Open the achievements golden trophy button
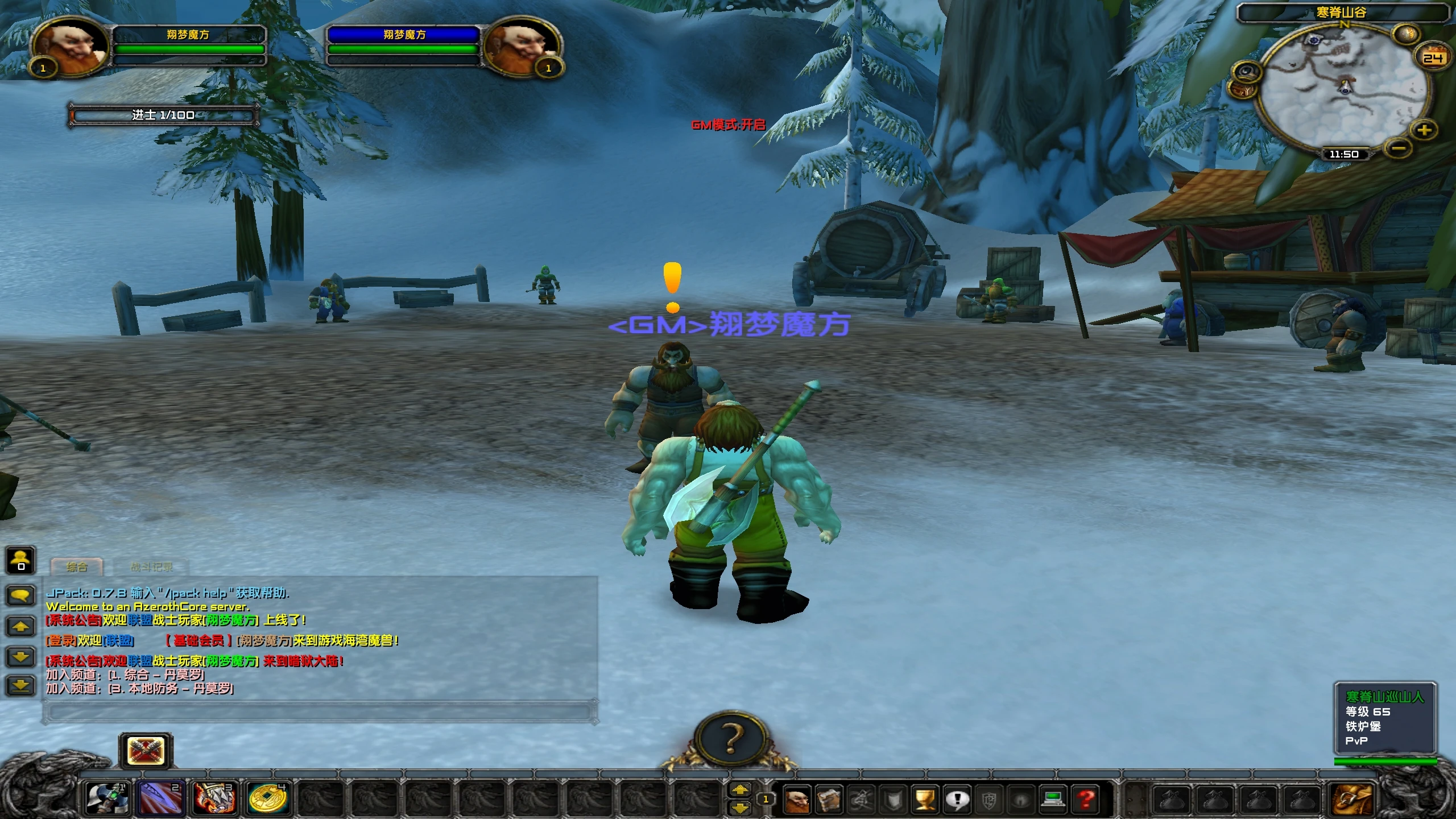 (x=925, y=800)
